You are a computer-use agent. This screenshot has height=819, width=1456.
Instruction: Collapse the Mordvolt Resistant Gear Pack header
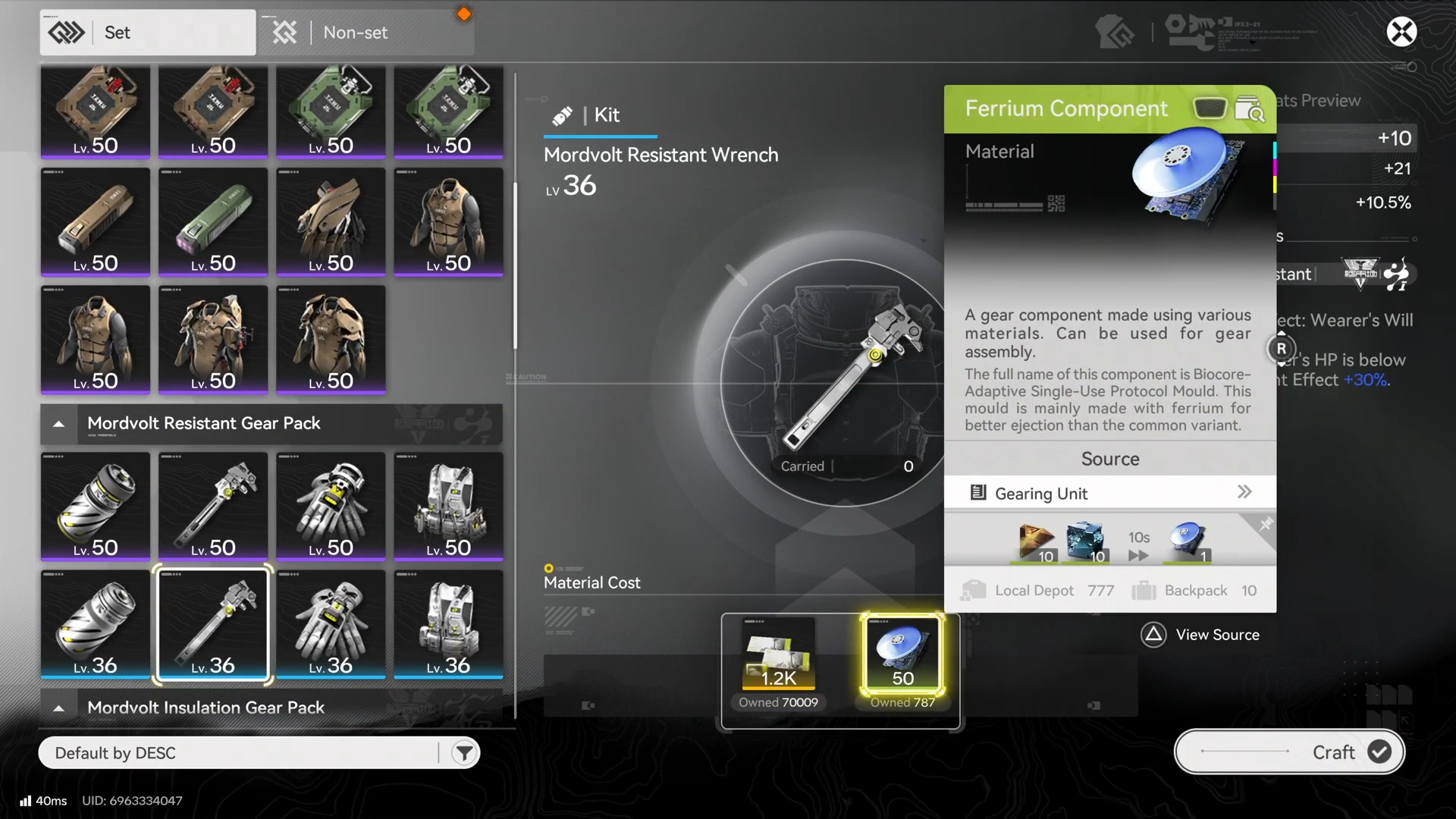tap(58, 424)
